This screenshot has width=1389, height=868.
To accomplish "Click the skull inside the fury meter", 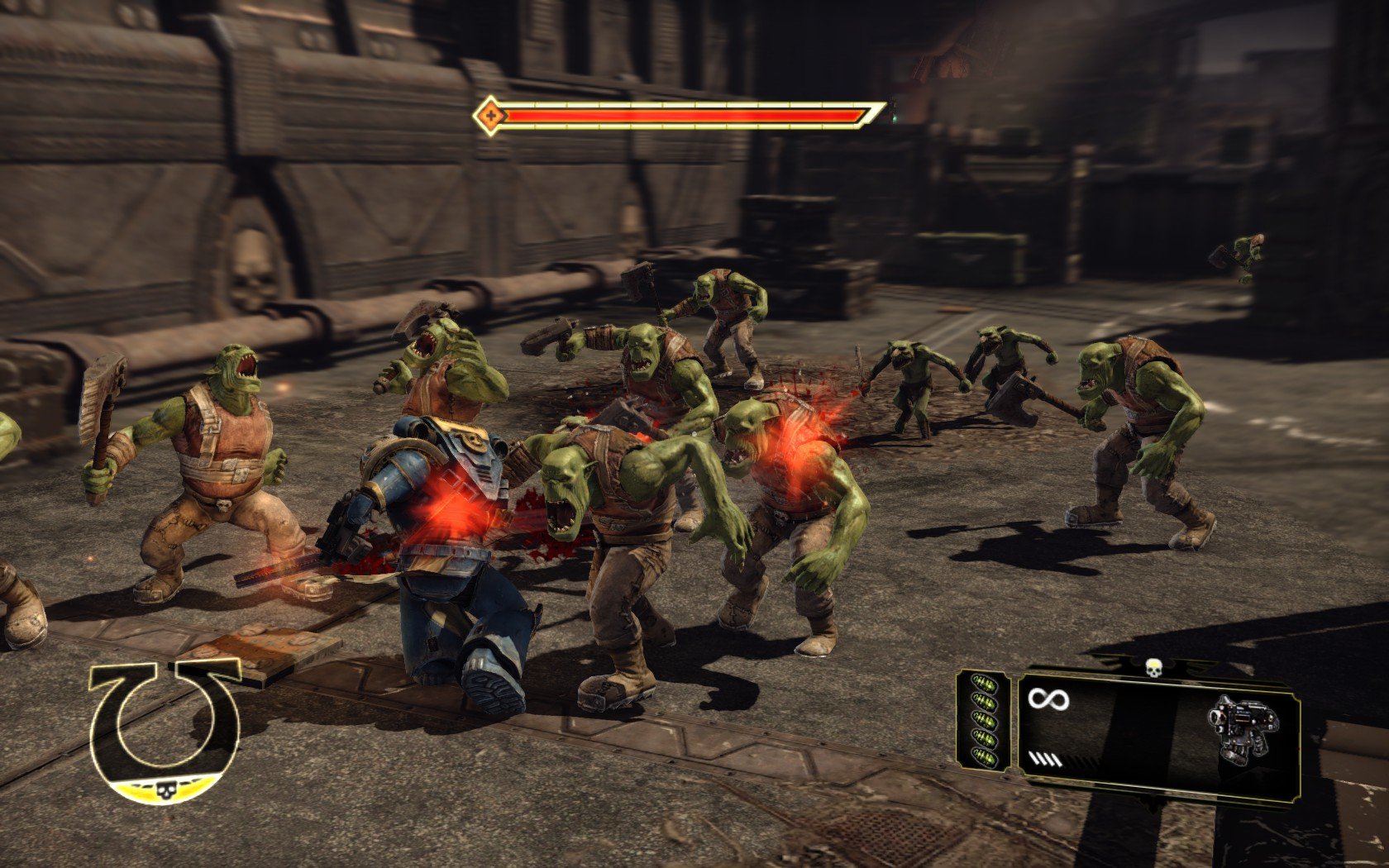I will point(165,790).
